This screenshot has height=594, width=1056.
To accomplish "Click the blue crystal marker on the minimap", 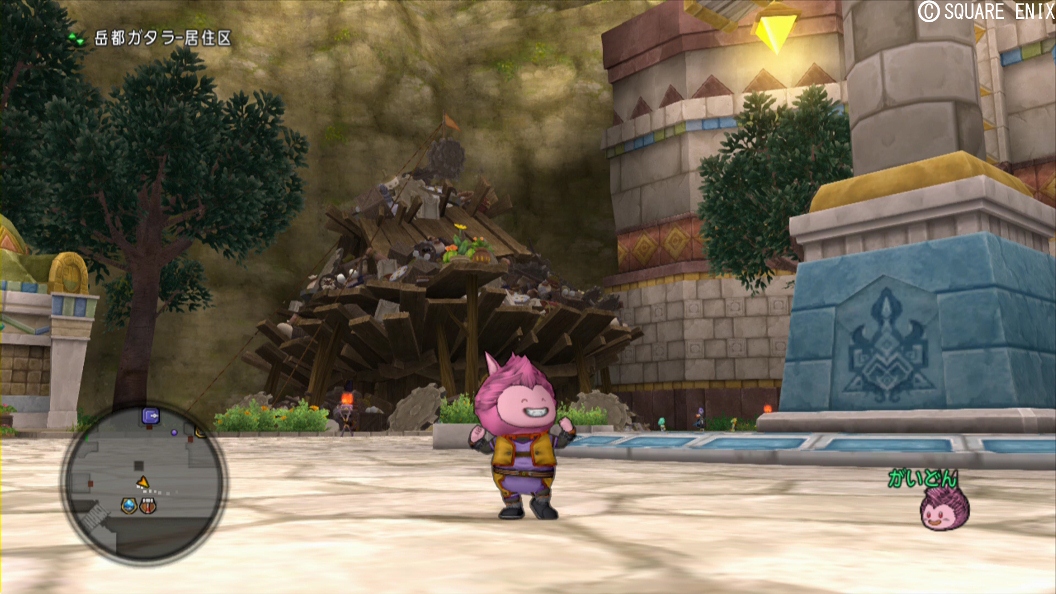I will coord(129,506).
